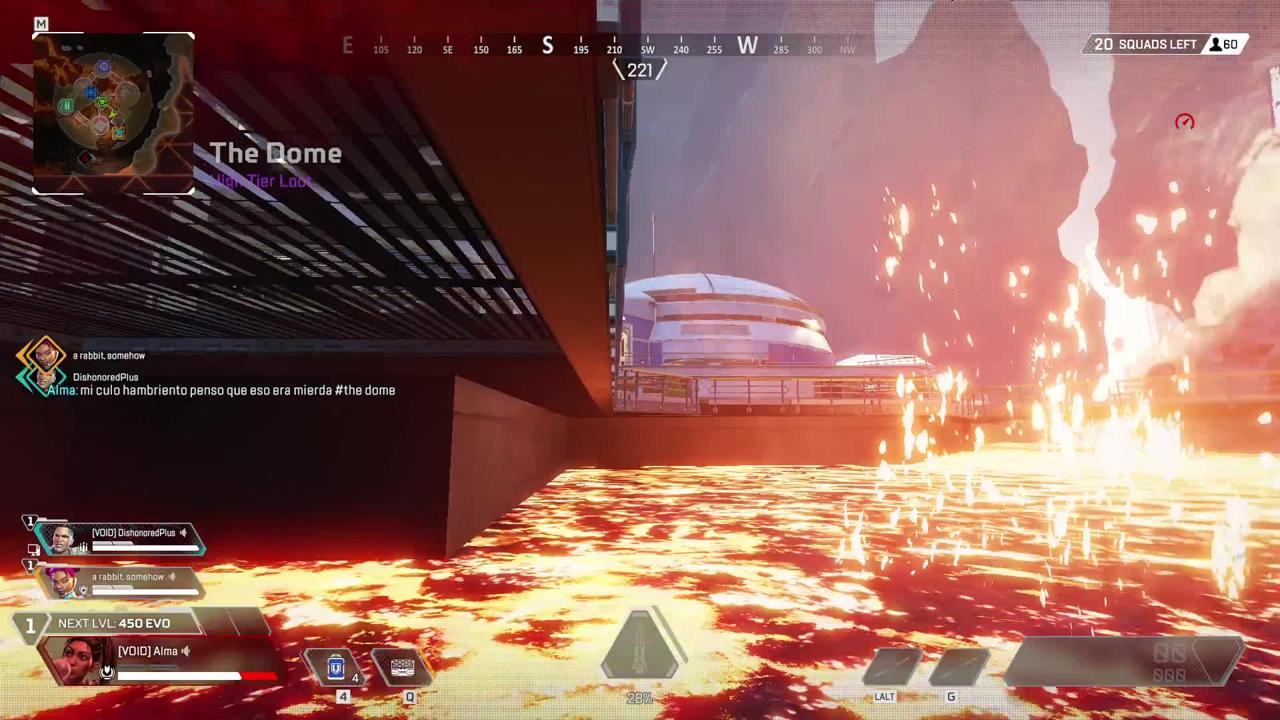Open the minimap

(x=113, y=113)
